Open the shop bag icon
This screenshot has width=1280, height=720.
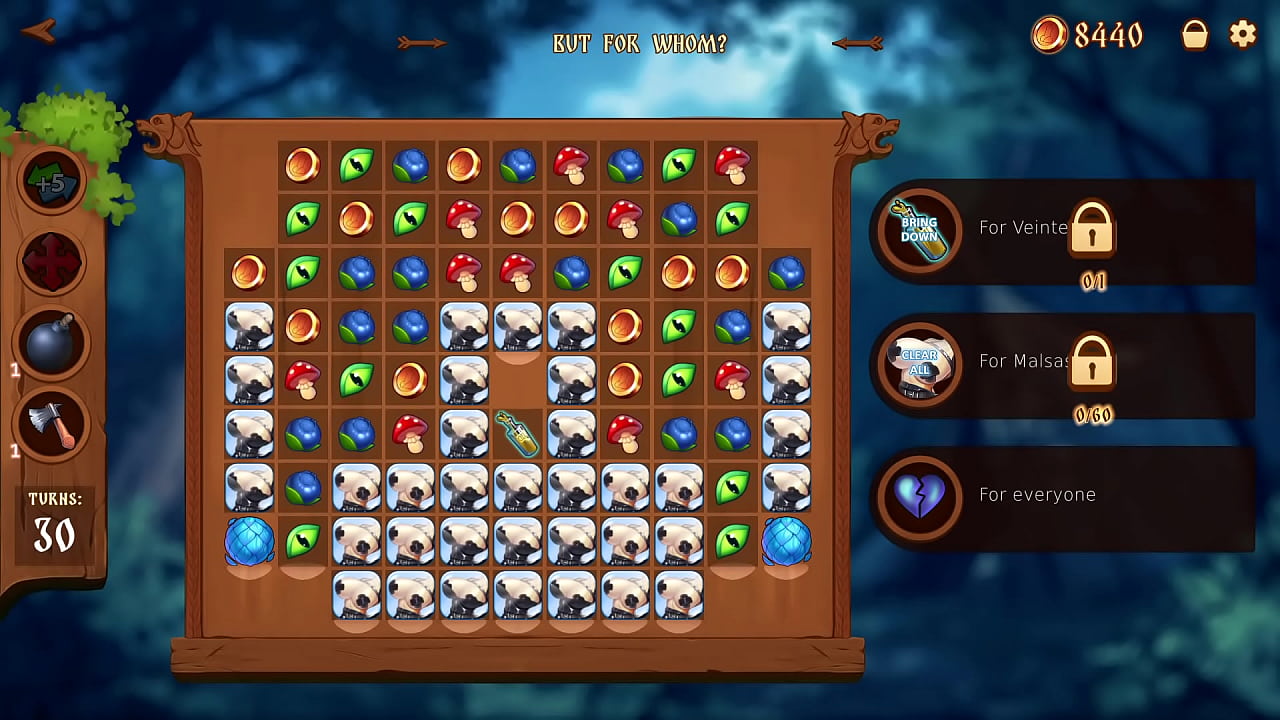click(1195, 35)
